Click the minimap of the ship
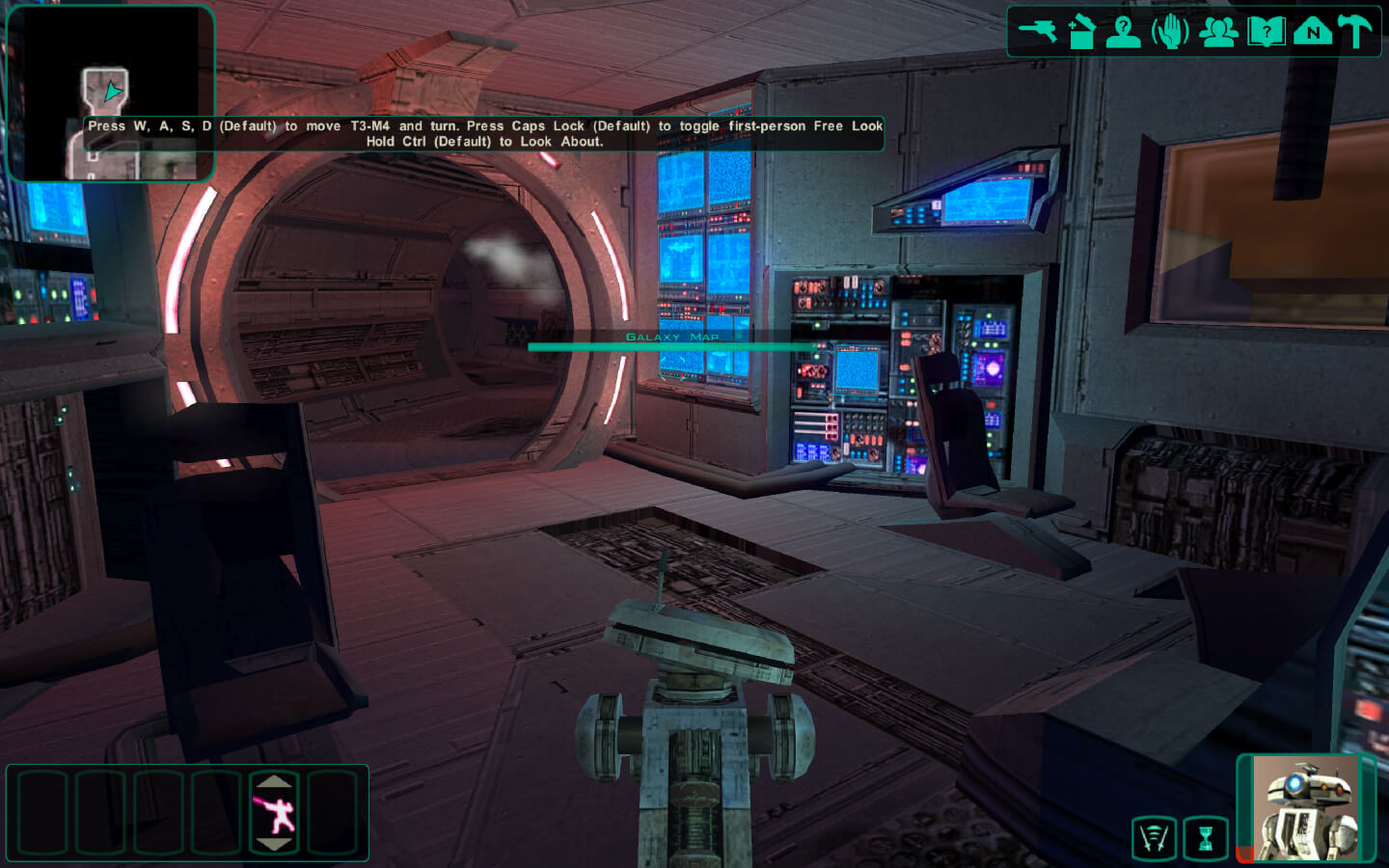Screen dimensions: 1389x868 point(109,94)
